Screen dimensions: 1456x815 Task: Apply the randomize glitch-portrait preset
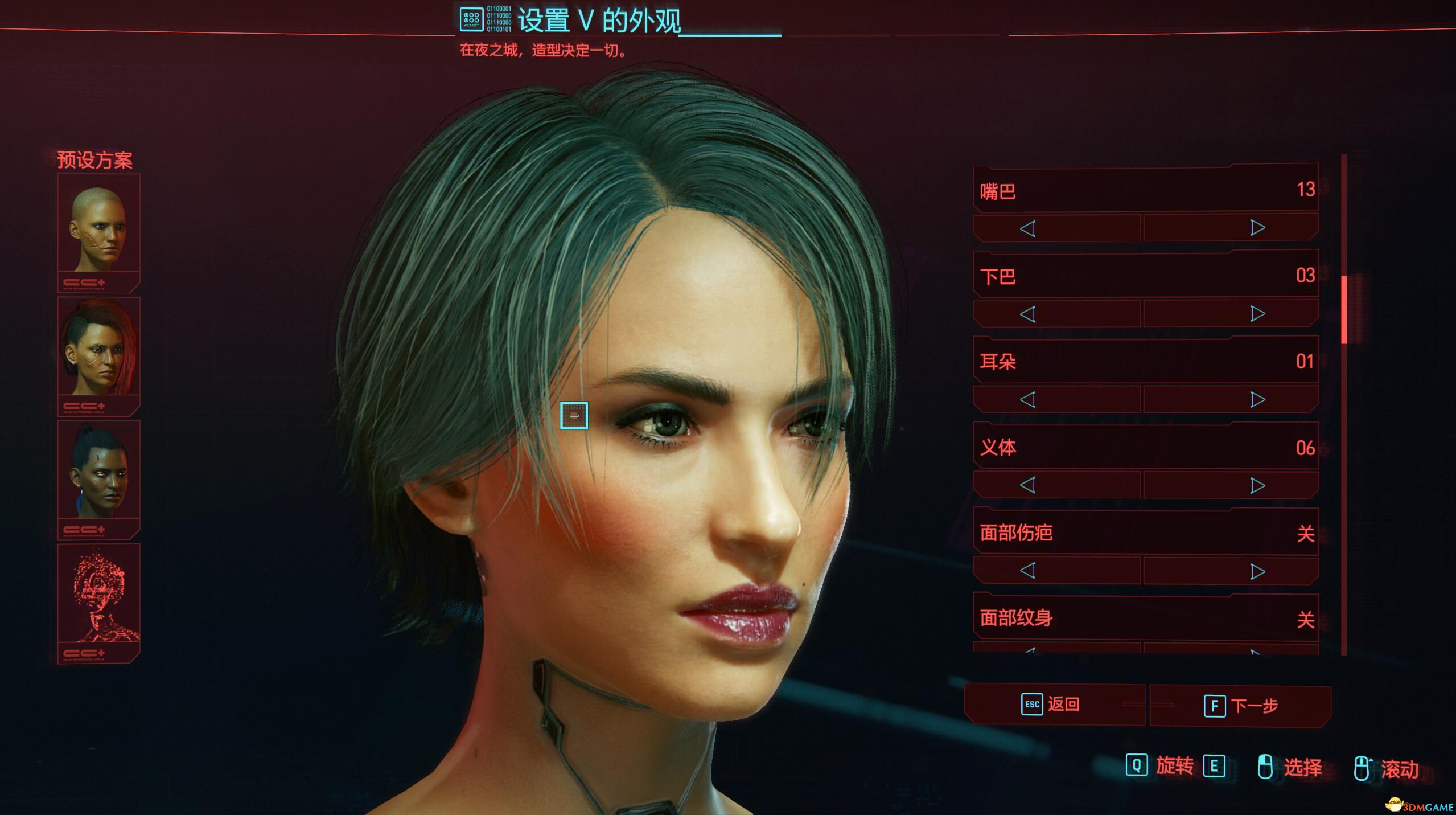(x=98, y=600)
